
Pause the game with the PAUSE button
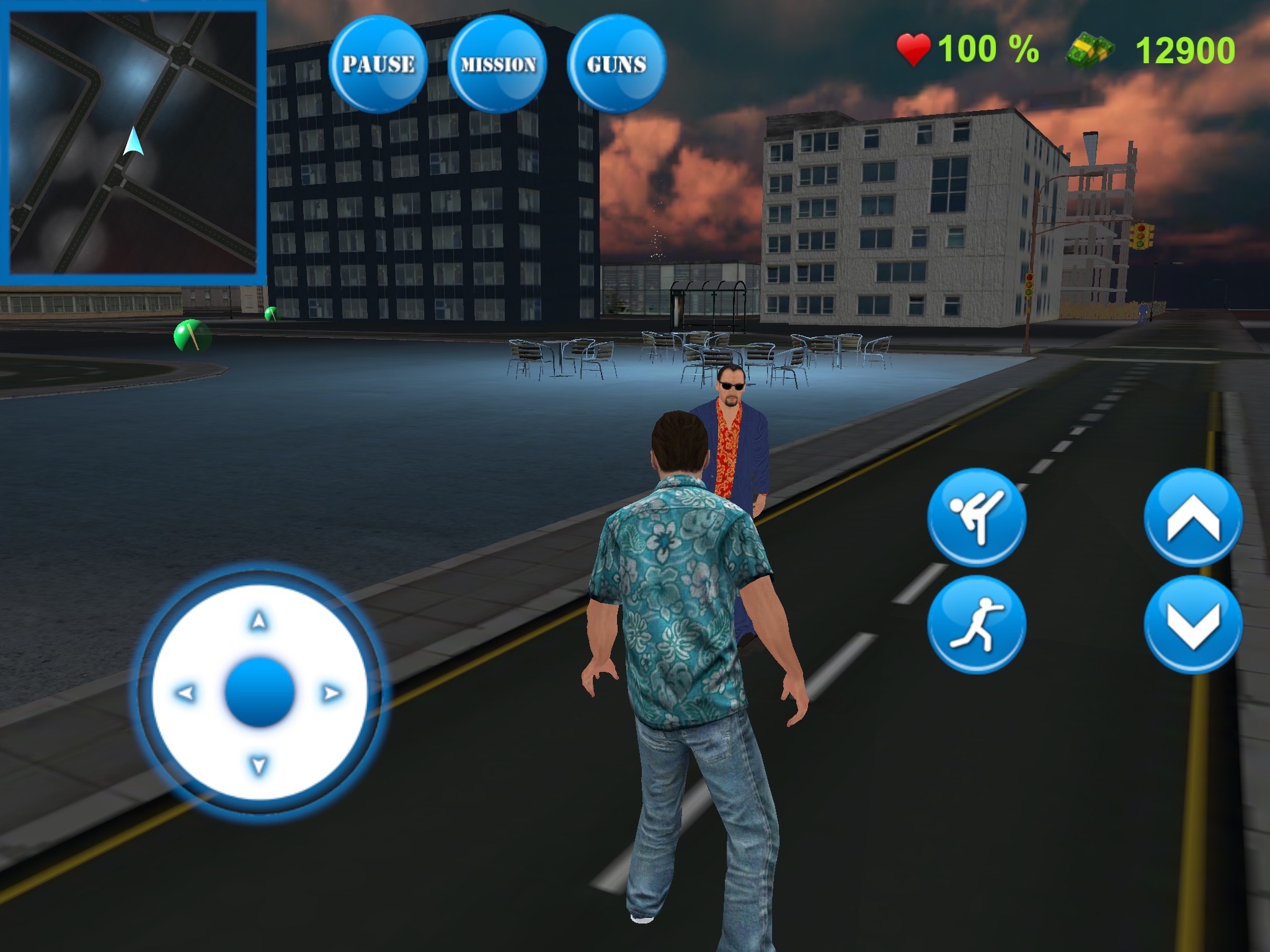tap(378, 64)
